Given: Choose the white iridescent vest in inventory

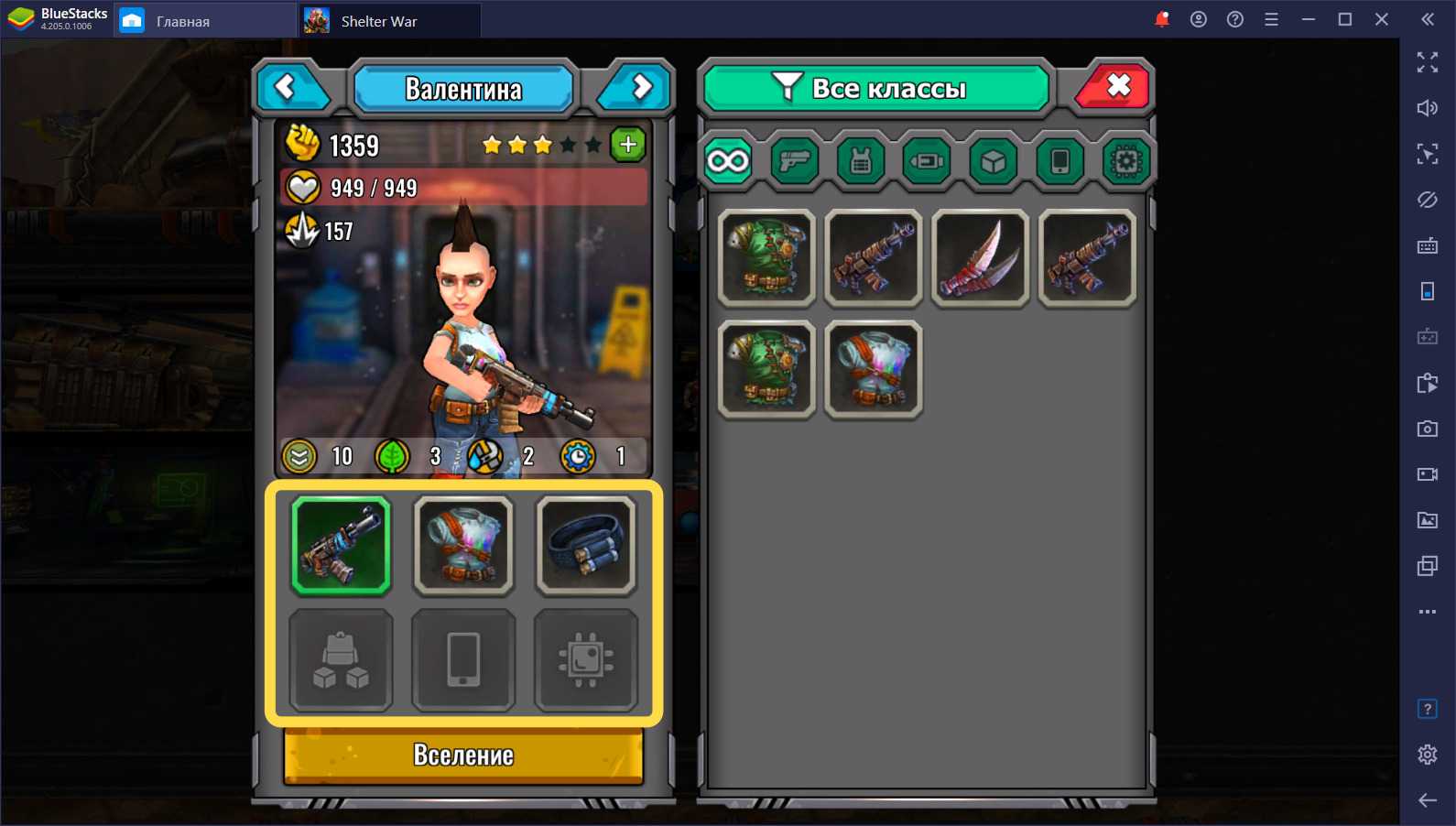Looking at the screenshot, I should (873, 370).
